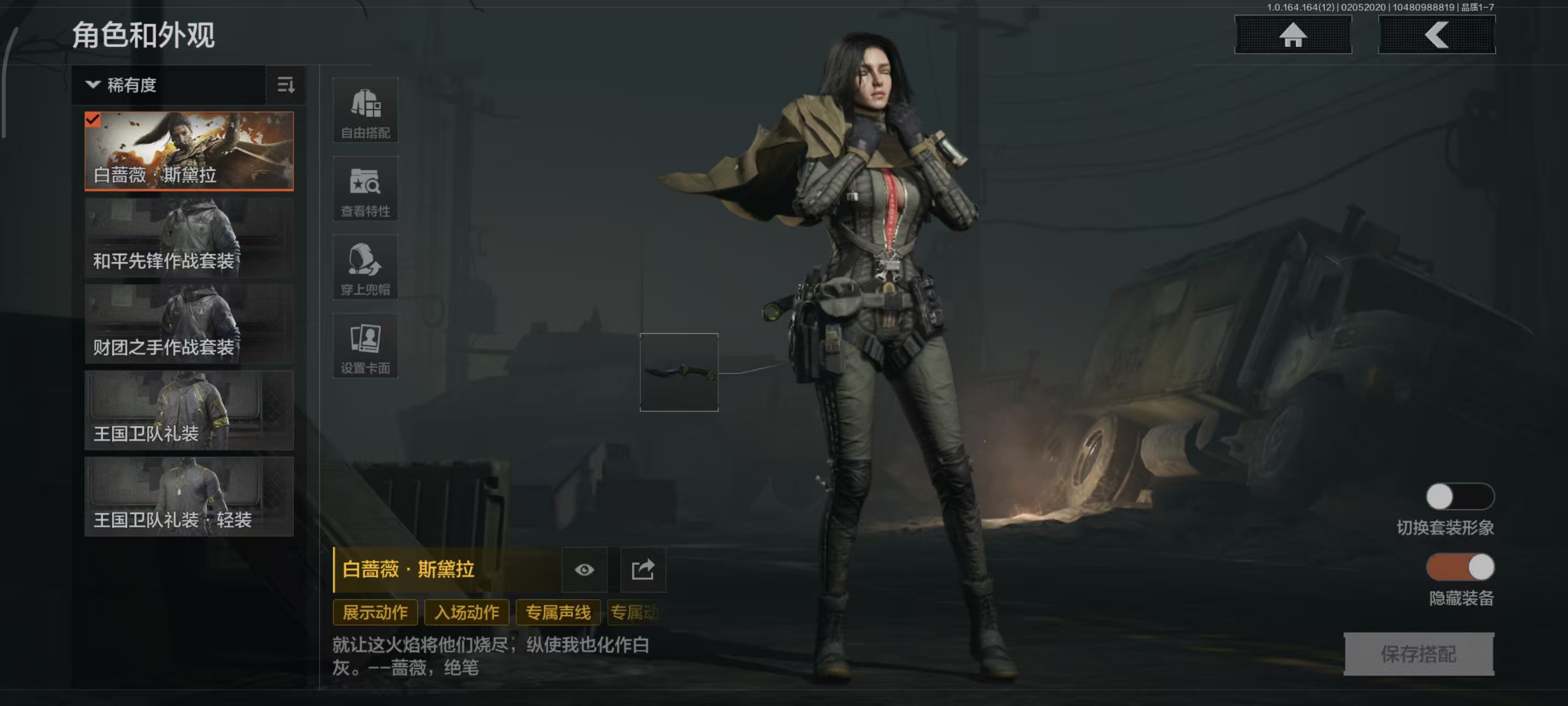Share the outfit with the share icon
Viewport: 1568px width, 706px height.
pyautogui.click(x=643, y=570)
